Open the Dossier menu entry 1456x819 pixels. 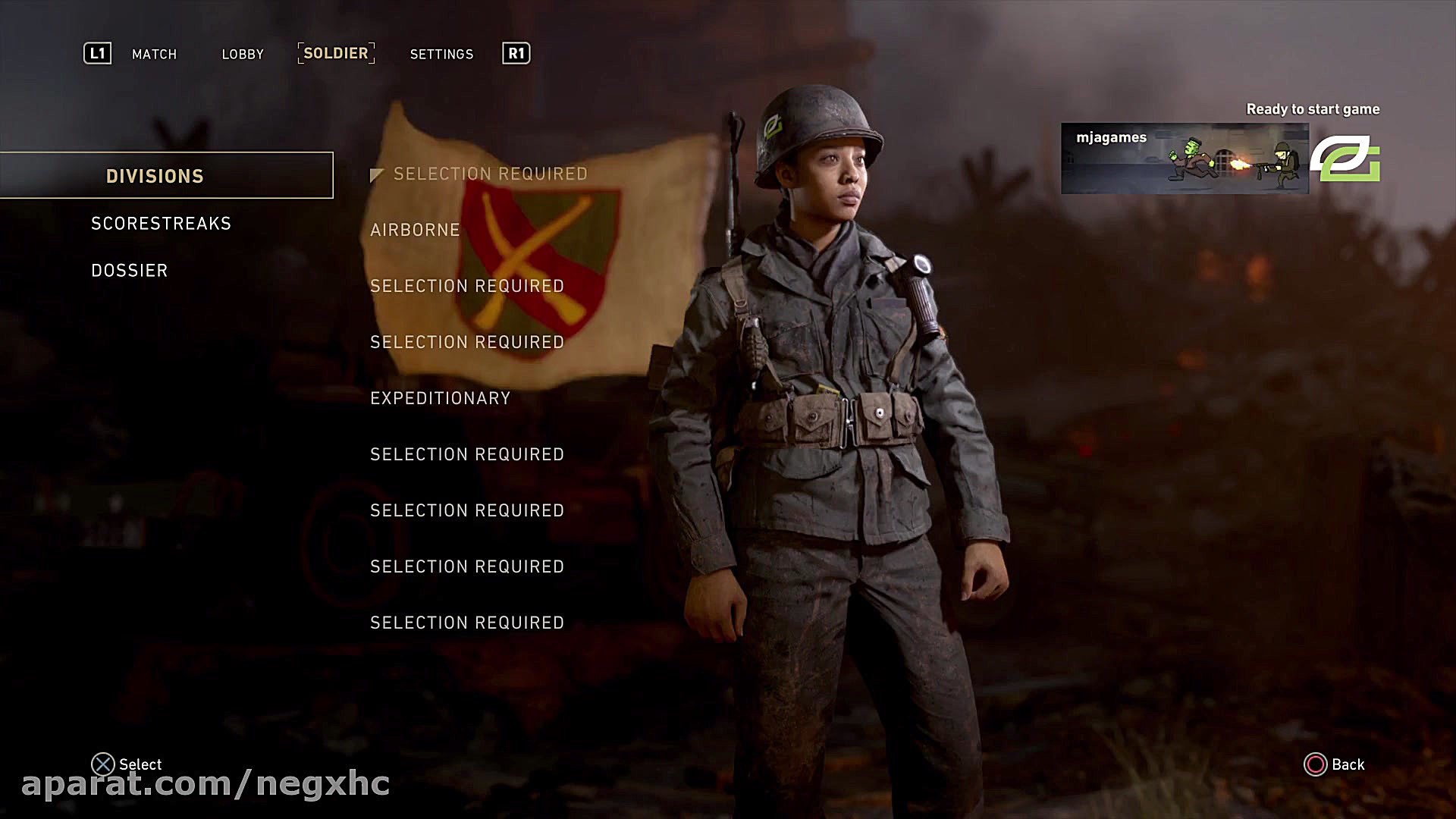tap(130, 271)
